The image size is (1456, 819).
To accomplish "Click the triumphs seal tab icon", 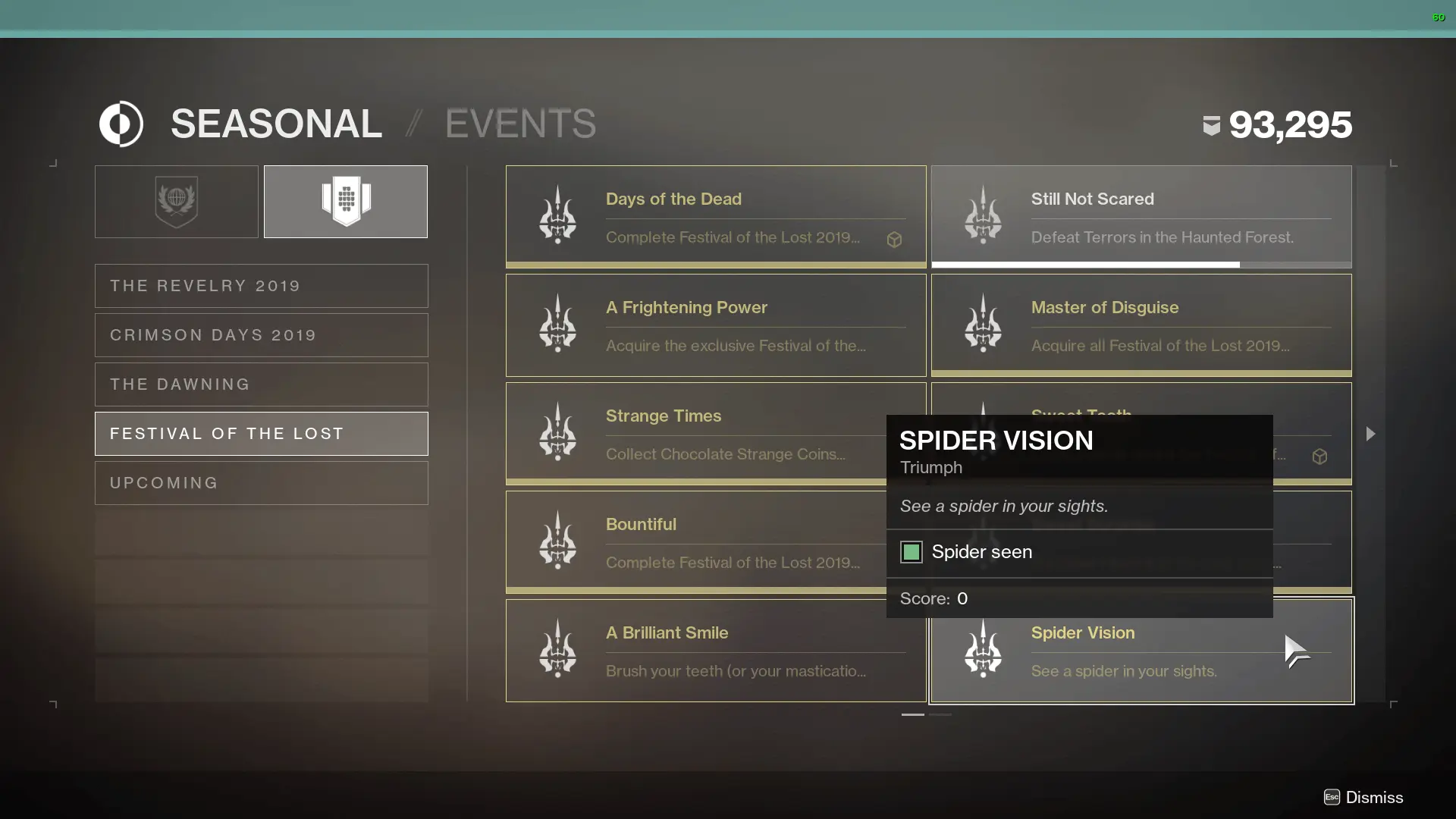I will pyautogui.click(x=345, y=201).
